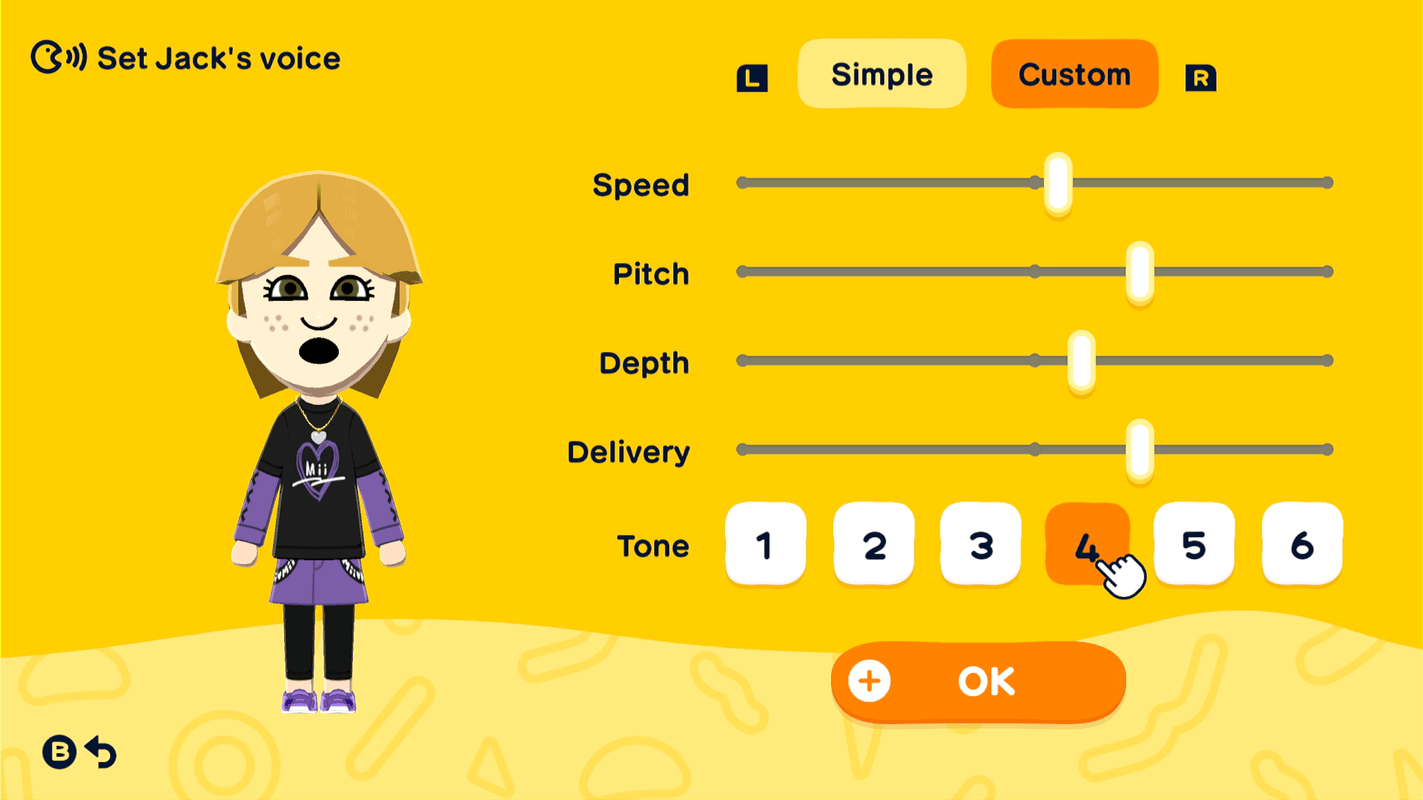
Task: Click the plus icon on the OK button
Action: pyautogui.click(x=869, y=681)
